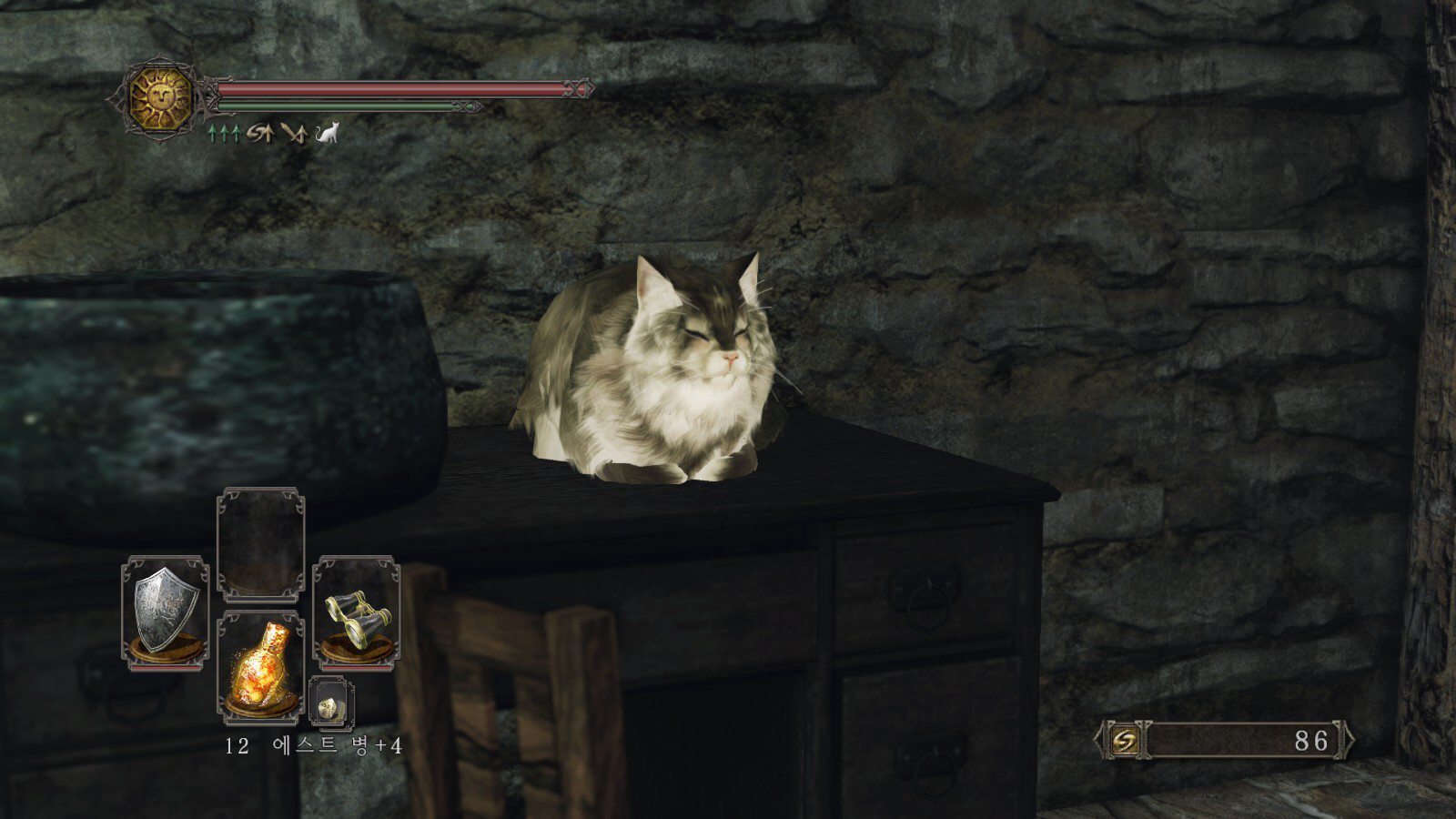Click the small next-item queue slot
Image resolution: width=1456 pixels, height=819 pixels.
[330, 703]
